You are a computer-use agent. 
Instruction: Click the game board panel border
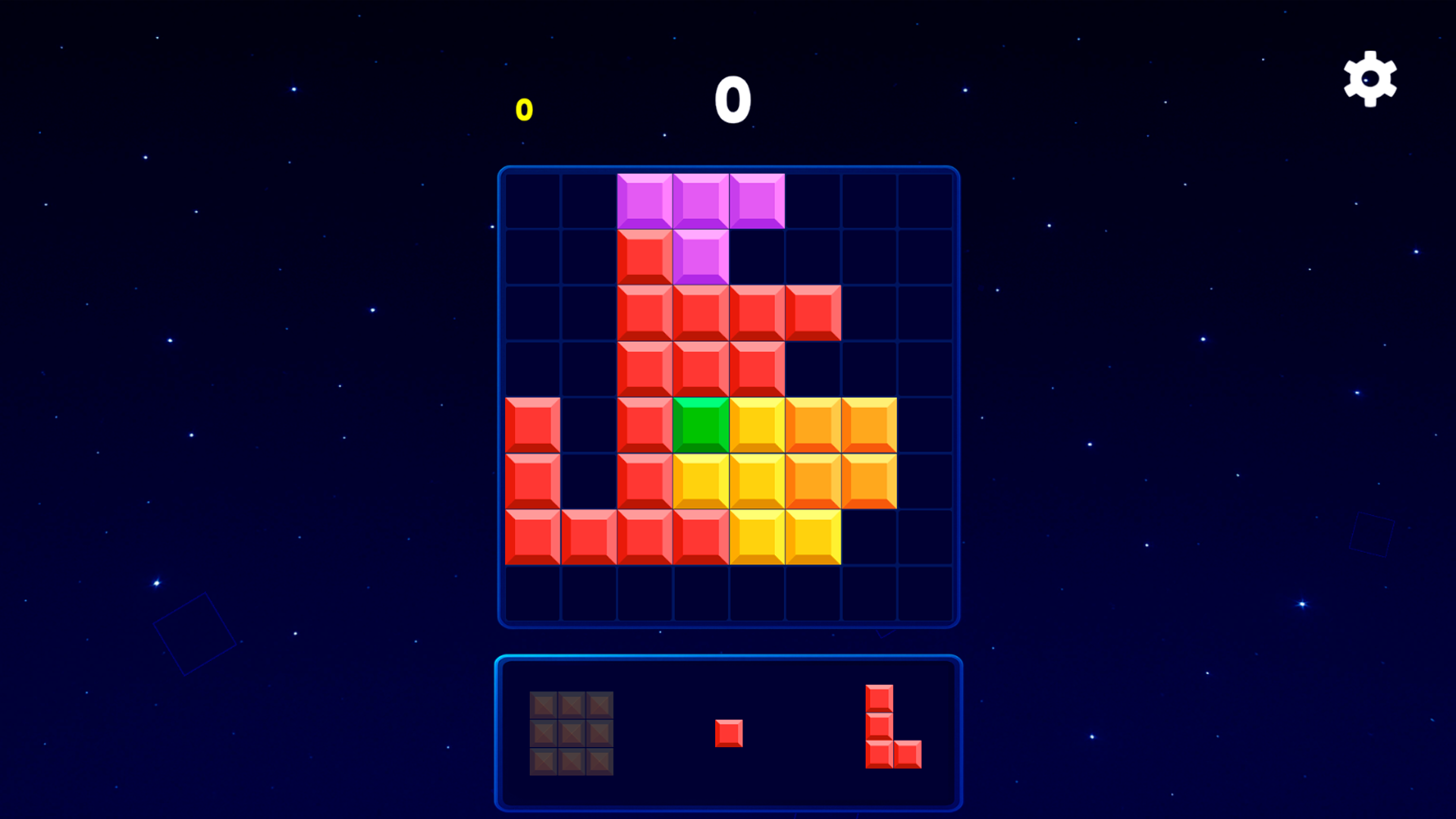coord(728,168)
